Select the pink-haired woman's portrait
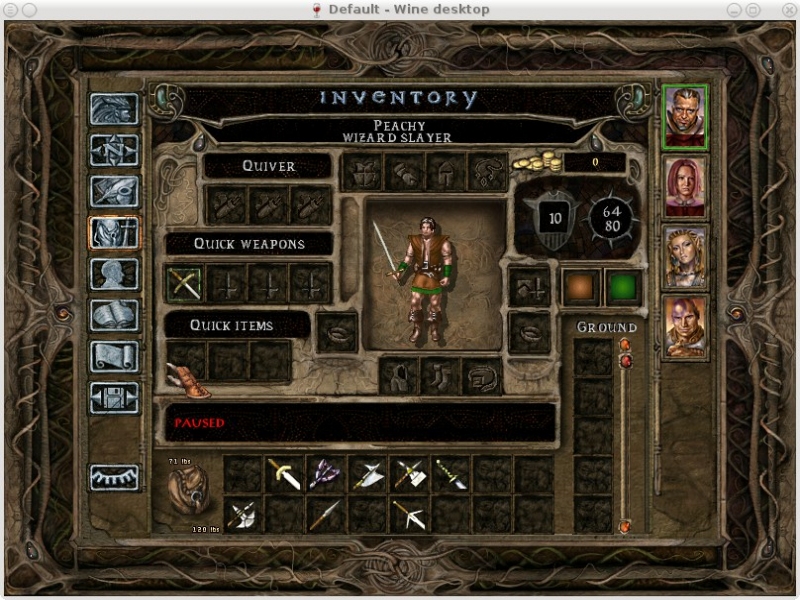Viewport: 800px width, 600px height. 685,186
